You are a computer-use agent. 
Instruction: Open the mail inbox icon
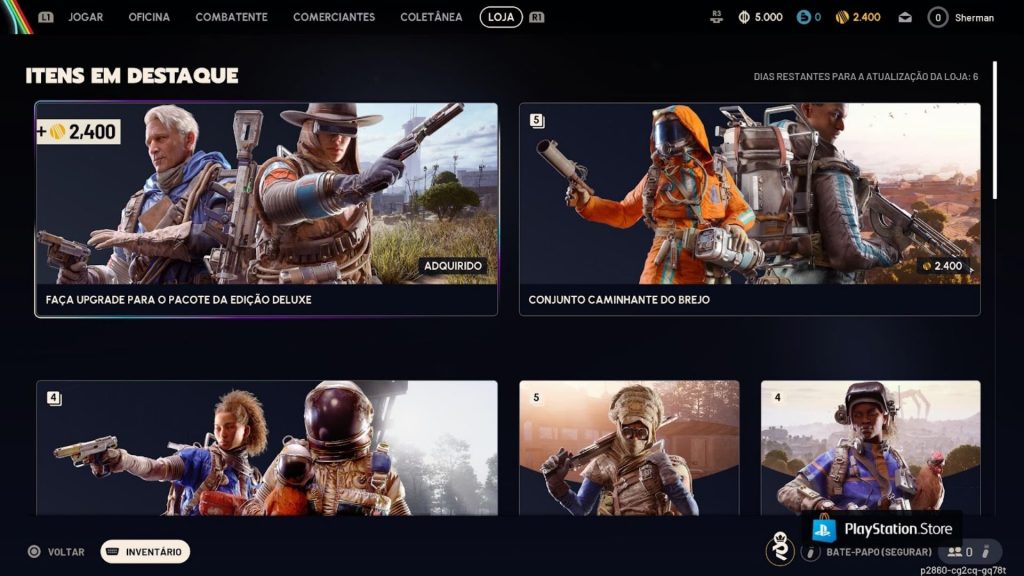tap(905, 17)
